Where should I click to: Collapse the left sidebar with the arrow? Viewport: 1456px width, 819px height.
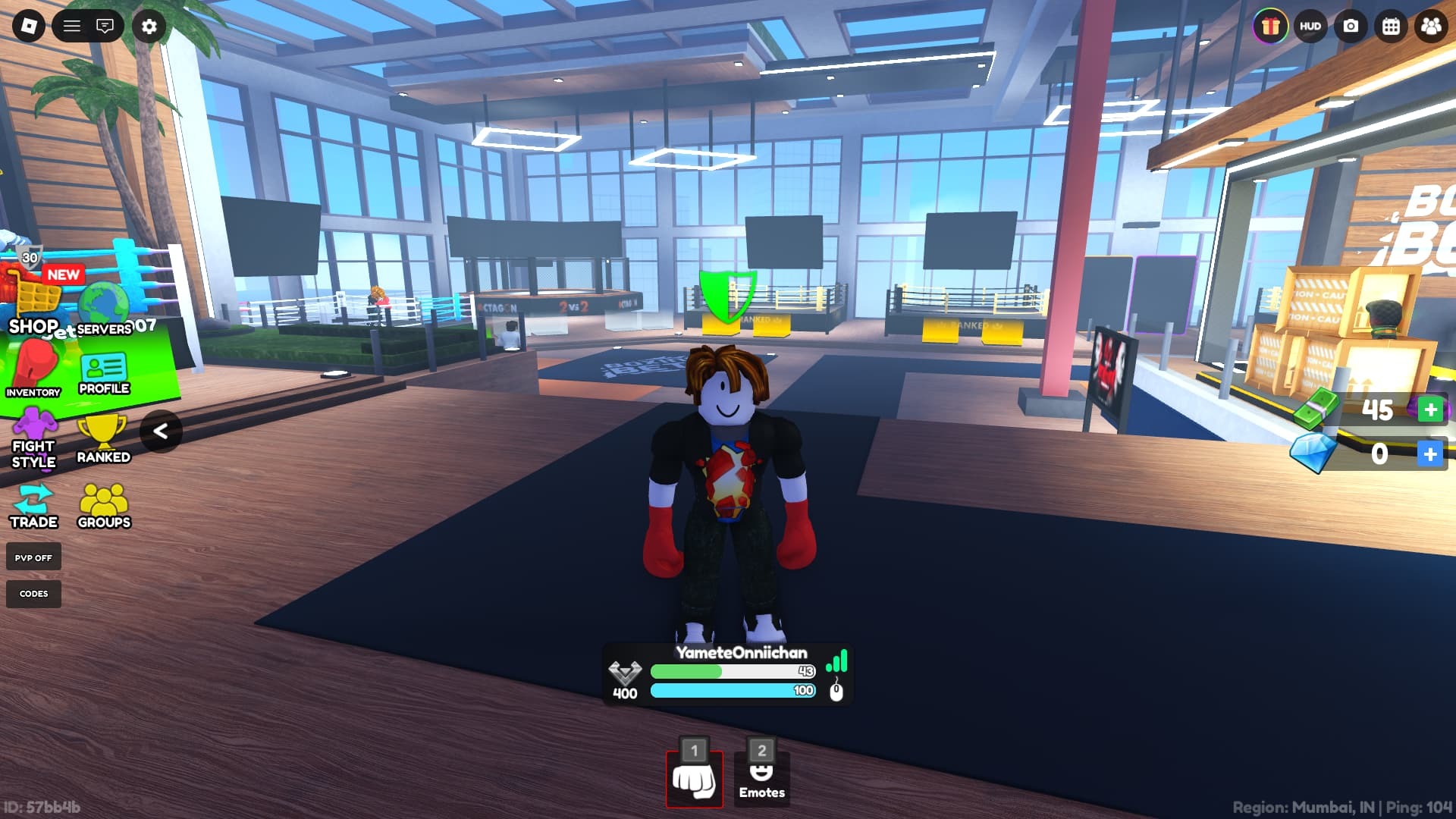point(162,432)
